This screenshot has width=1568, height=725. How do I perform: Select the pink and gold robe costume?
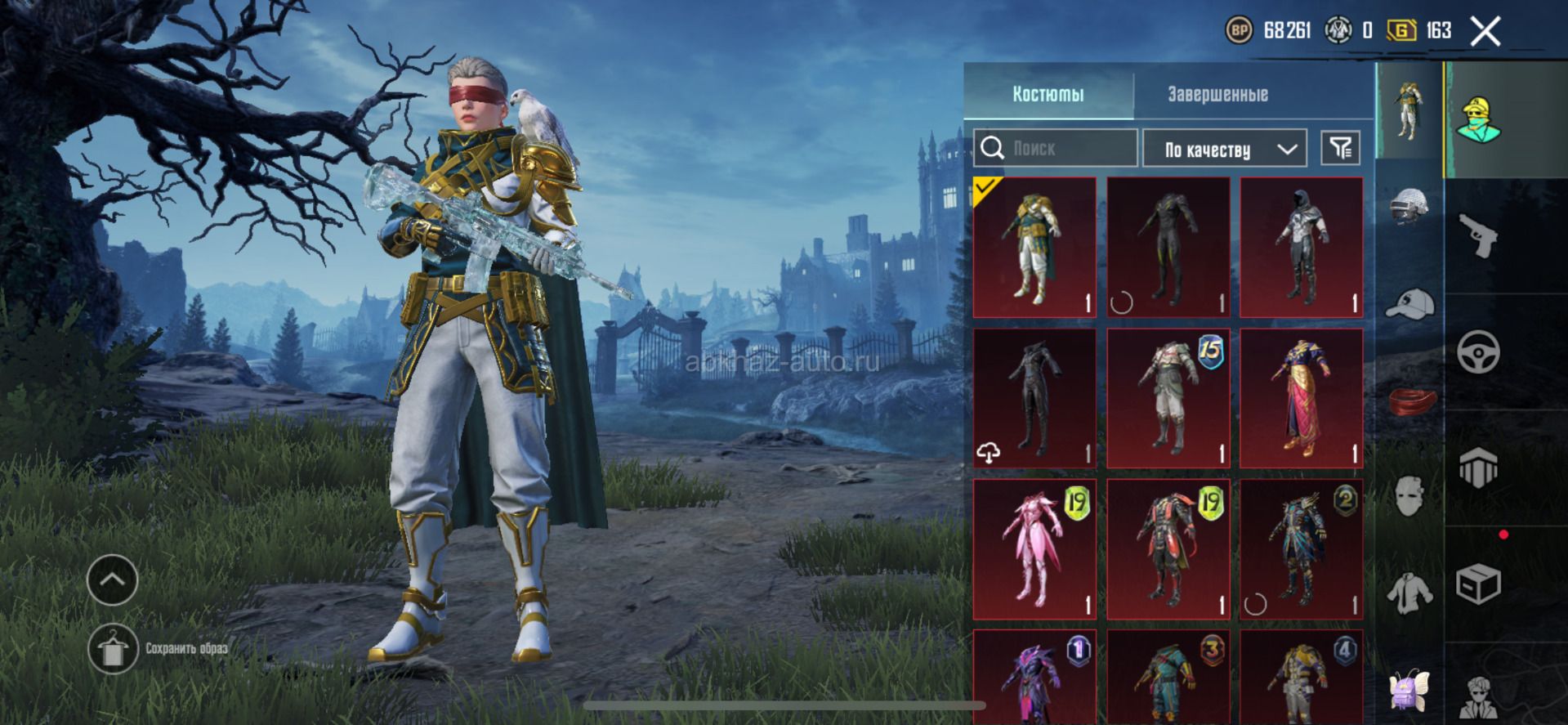click(x=1301, y=398)
